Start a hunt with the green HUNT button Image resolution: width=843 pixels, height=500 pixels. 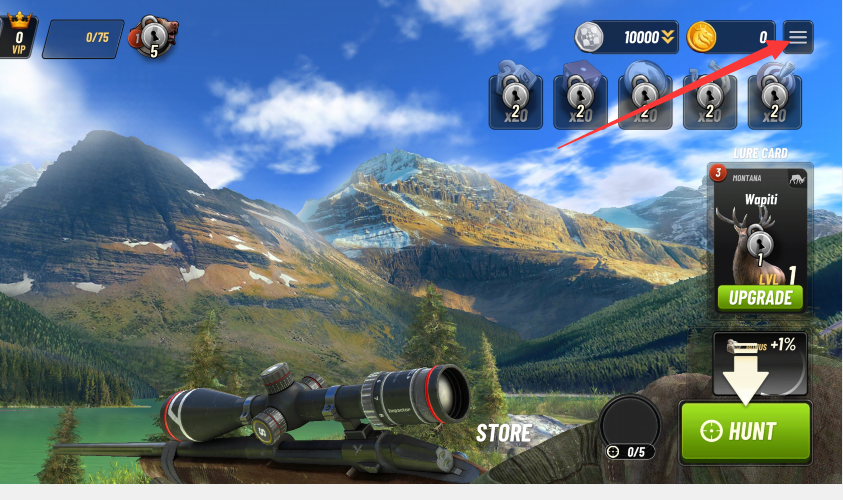click(745, 431)
